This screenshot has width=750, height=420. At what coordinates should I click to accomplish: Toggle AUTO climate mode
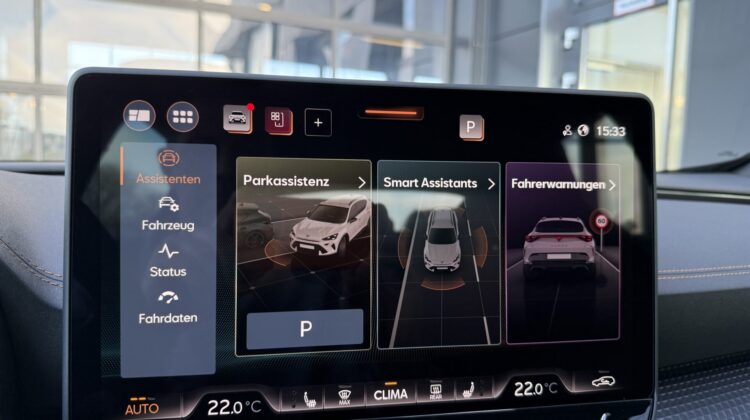coord(142,408)
